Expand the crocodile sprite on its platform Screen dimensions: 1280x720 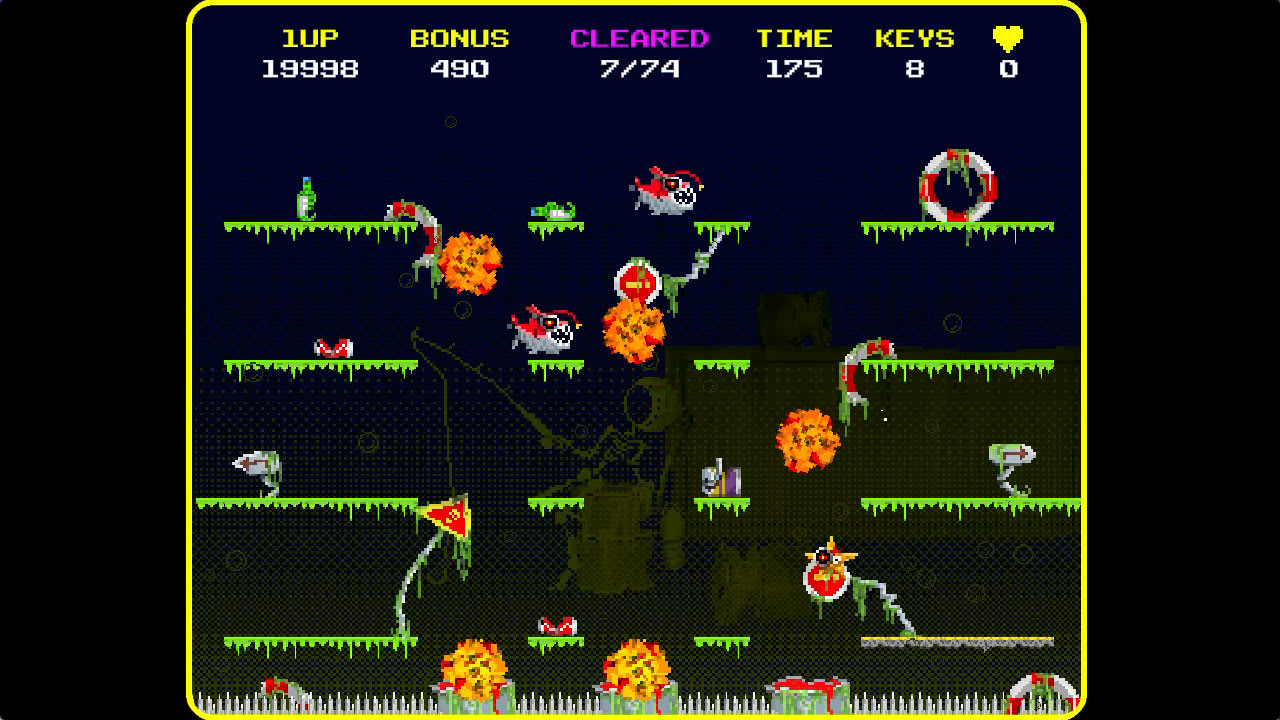click(550, 210)
